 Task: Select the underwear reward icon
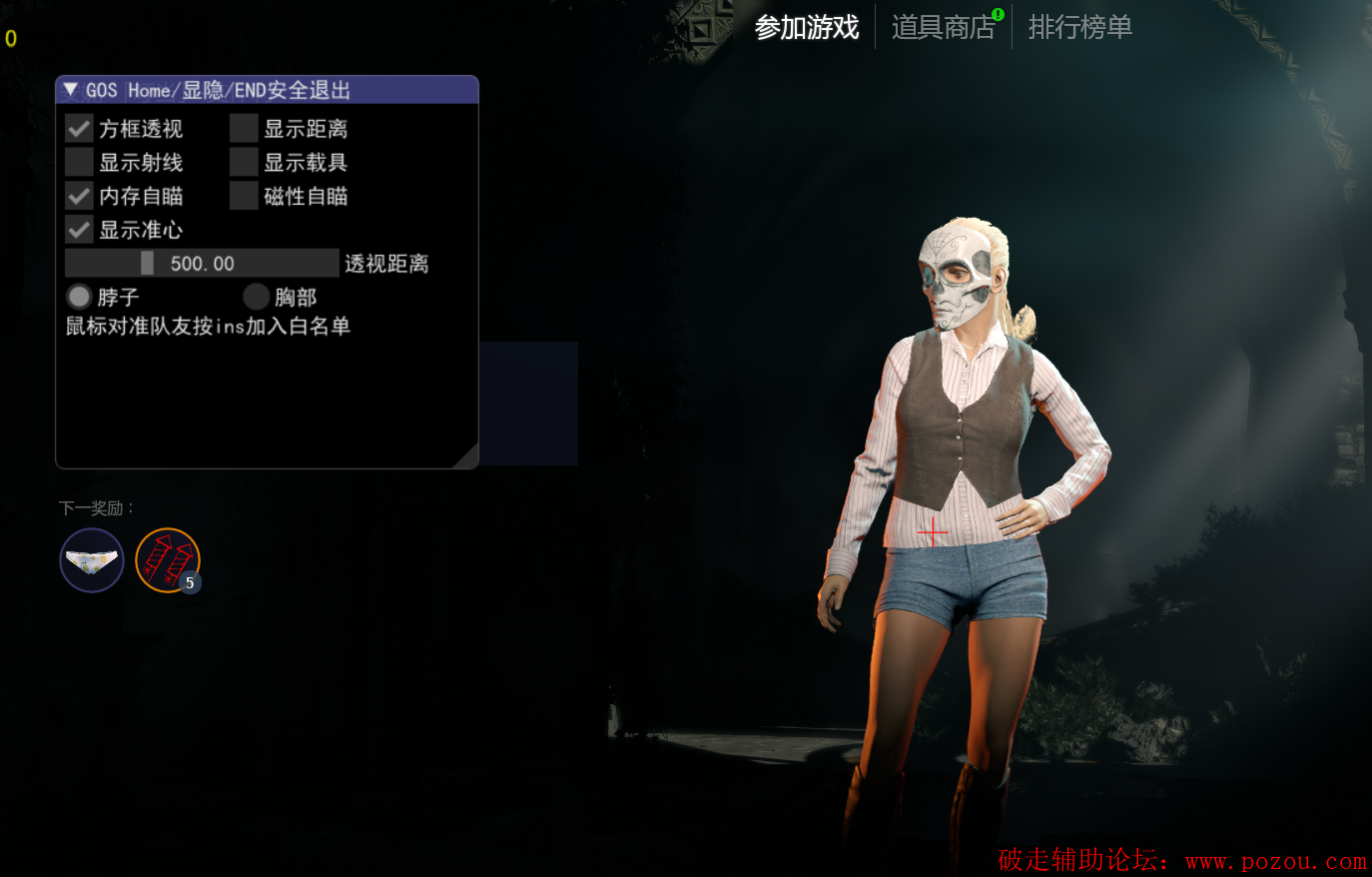(x=92, y=560)
